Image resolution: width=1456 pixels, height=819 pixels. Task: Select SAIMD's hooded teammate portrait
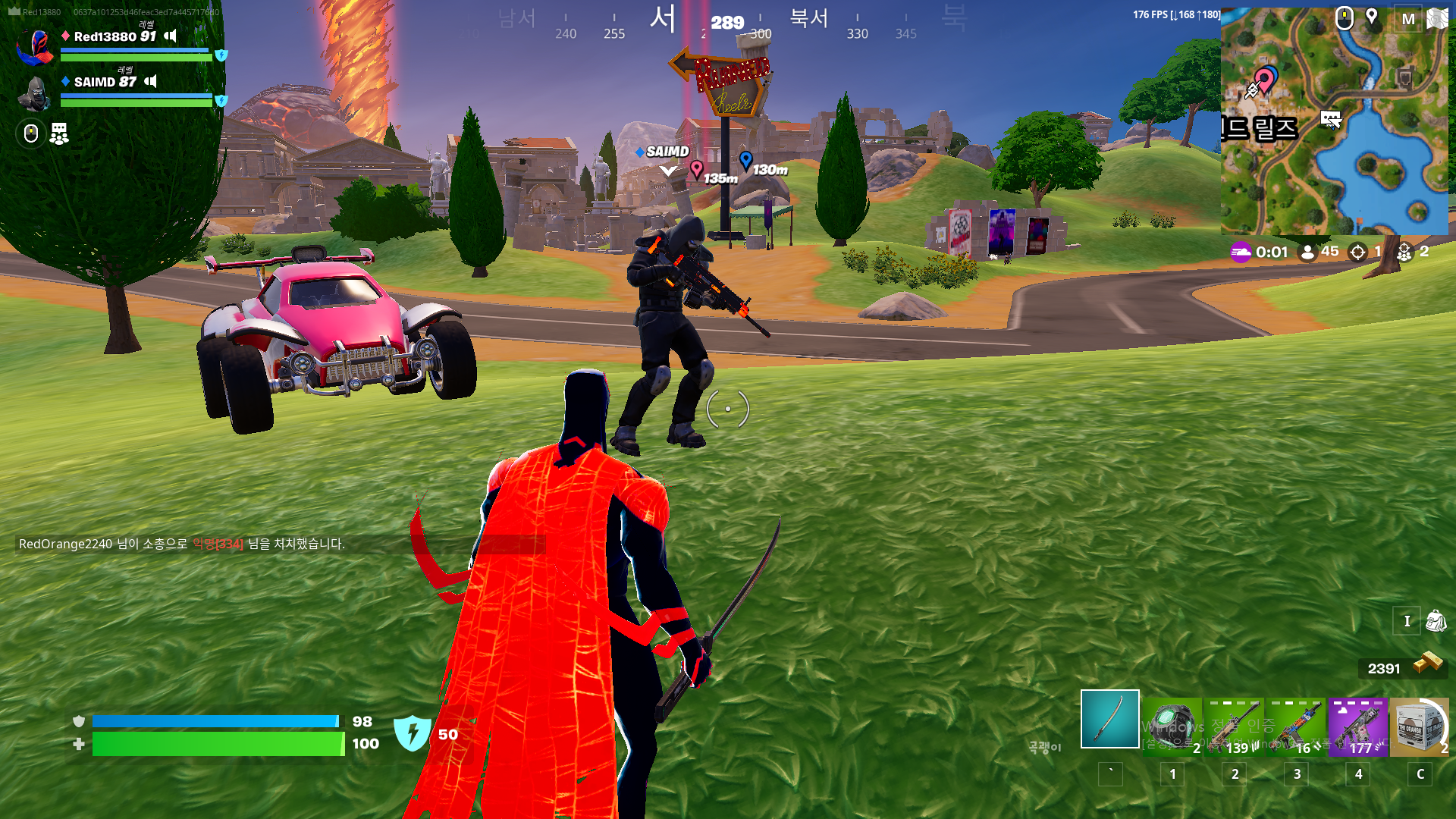(36, 93)
